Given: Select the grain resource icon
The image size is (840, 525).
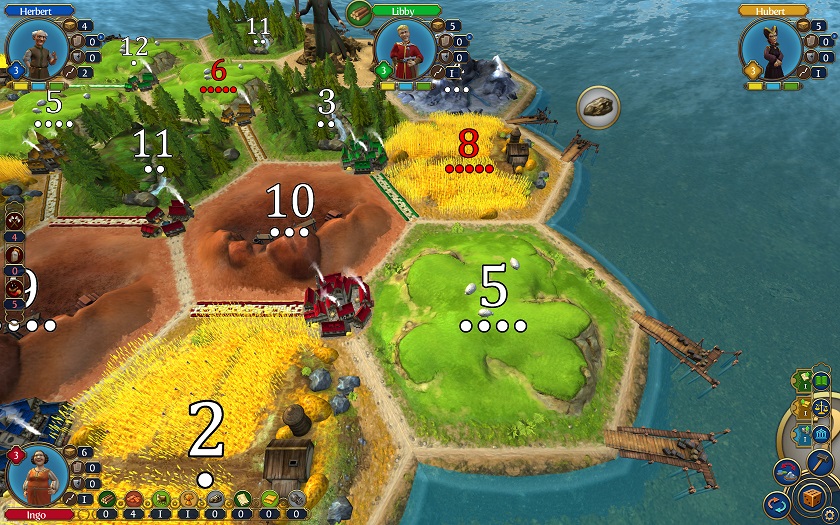Looking at the screenshot, I should pyautogui.click(x=188, y=499).
